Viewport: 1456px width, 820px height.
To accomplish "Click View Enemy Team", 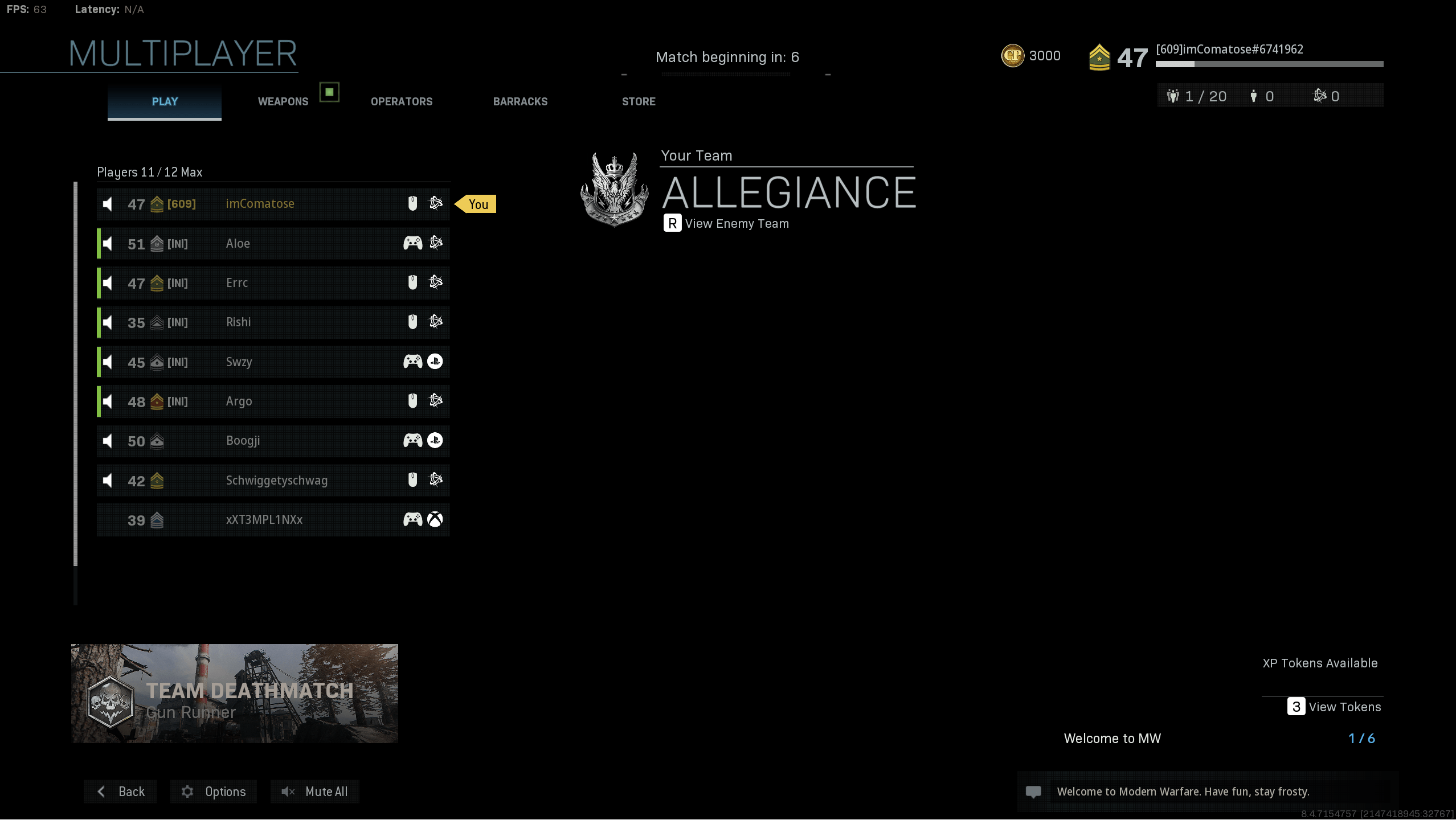I will pos(737,223).
